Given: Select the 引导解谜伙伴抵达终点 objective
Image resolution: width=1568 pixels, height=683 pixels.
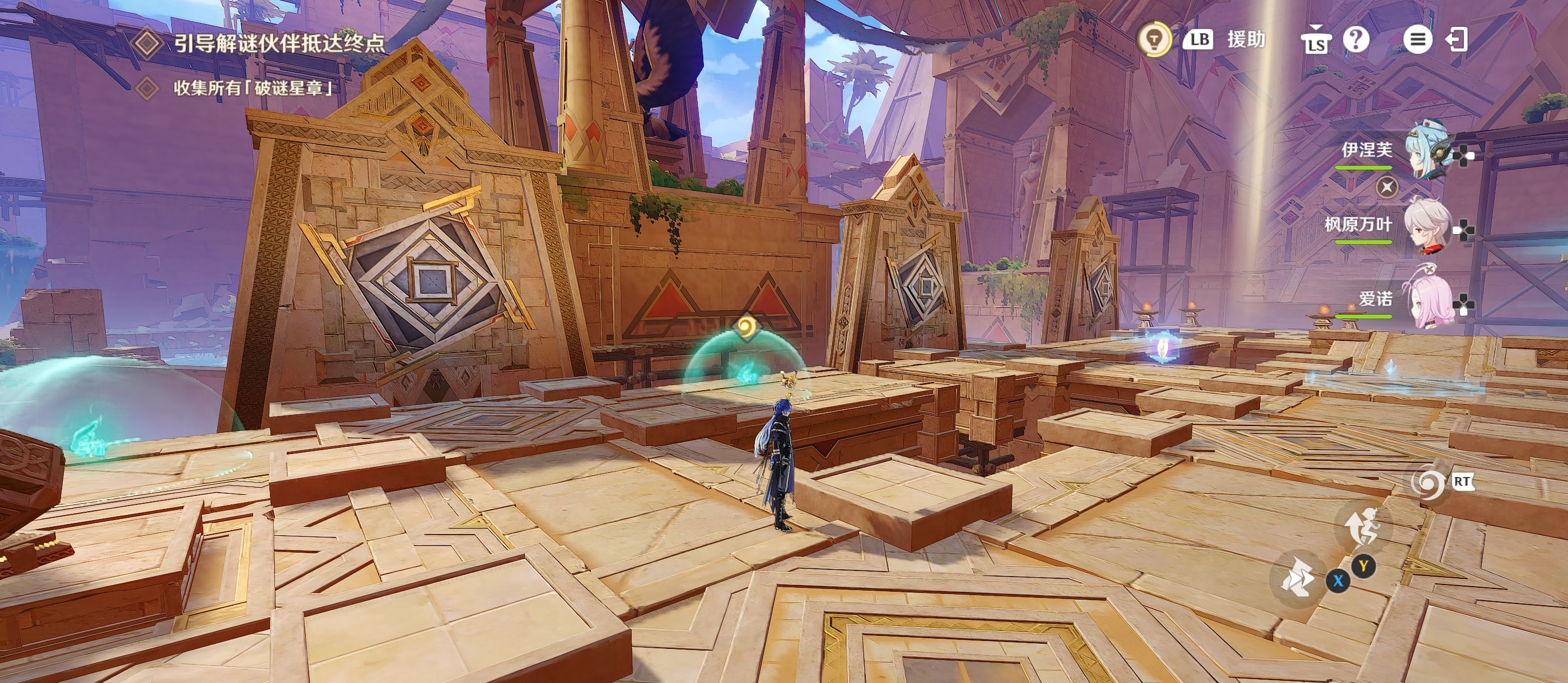Looking at the screenshot, I should (x=279, y=43).
